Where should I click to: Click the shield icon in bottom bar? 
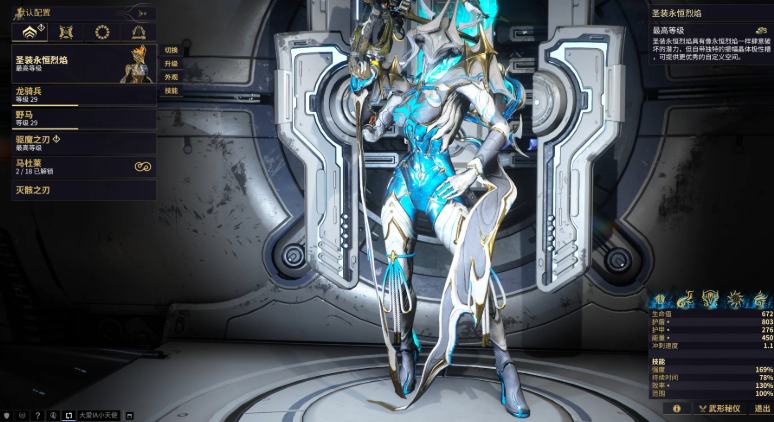click(8, 414)
